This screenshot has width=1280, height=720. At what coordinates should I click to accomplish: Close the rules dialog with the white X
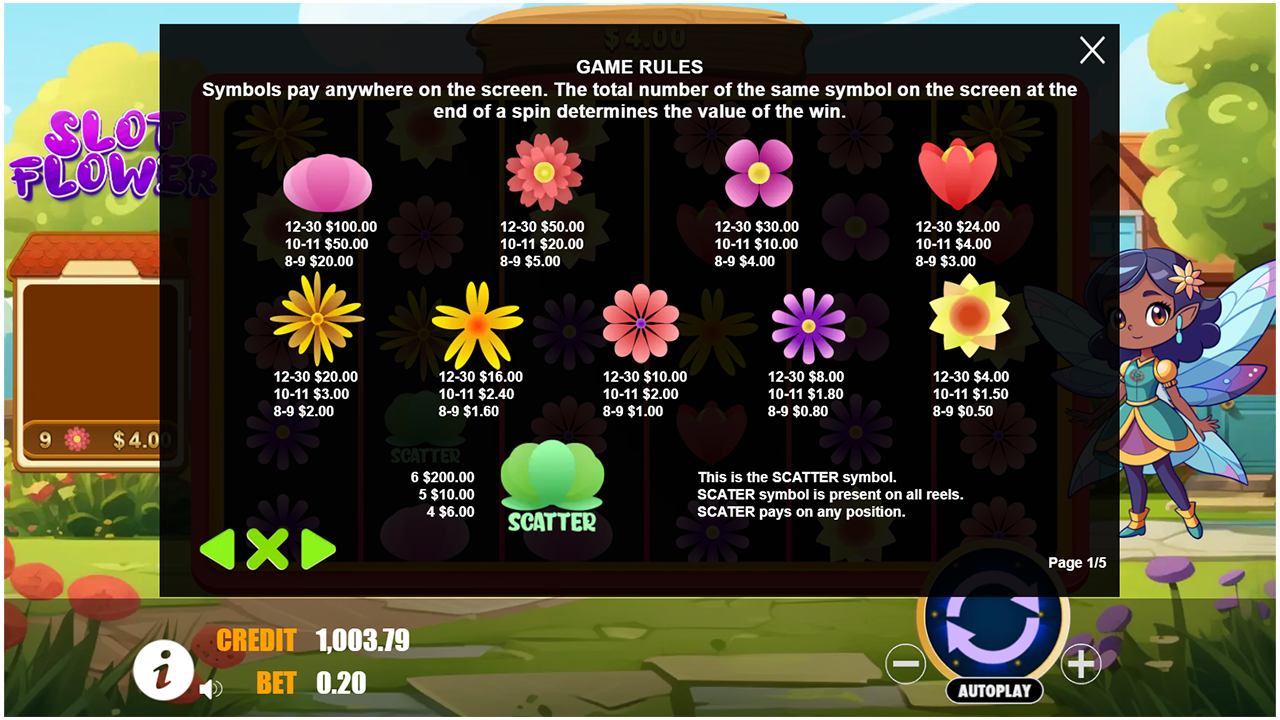(1091, 50)
